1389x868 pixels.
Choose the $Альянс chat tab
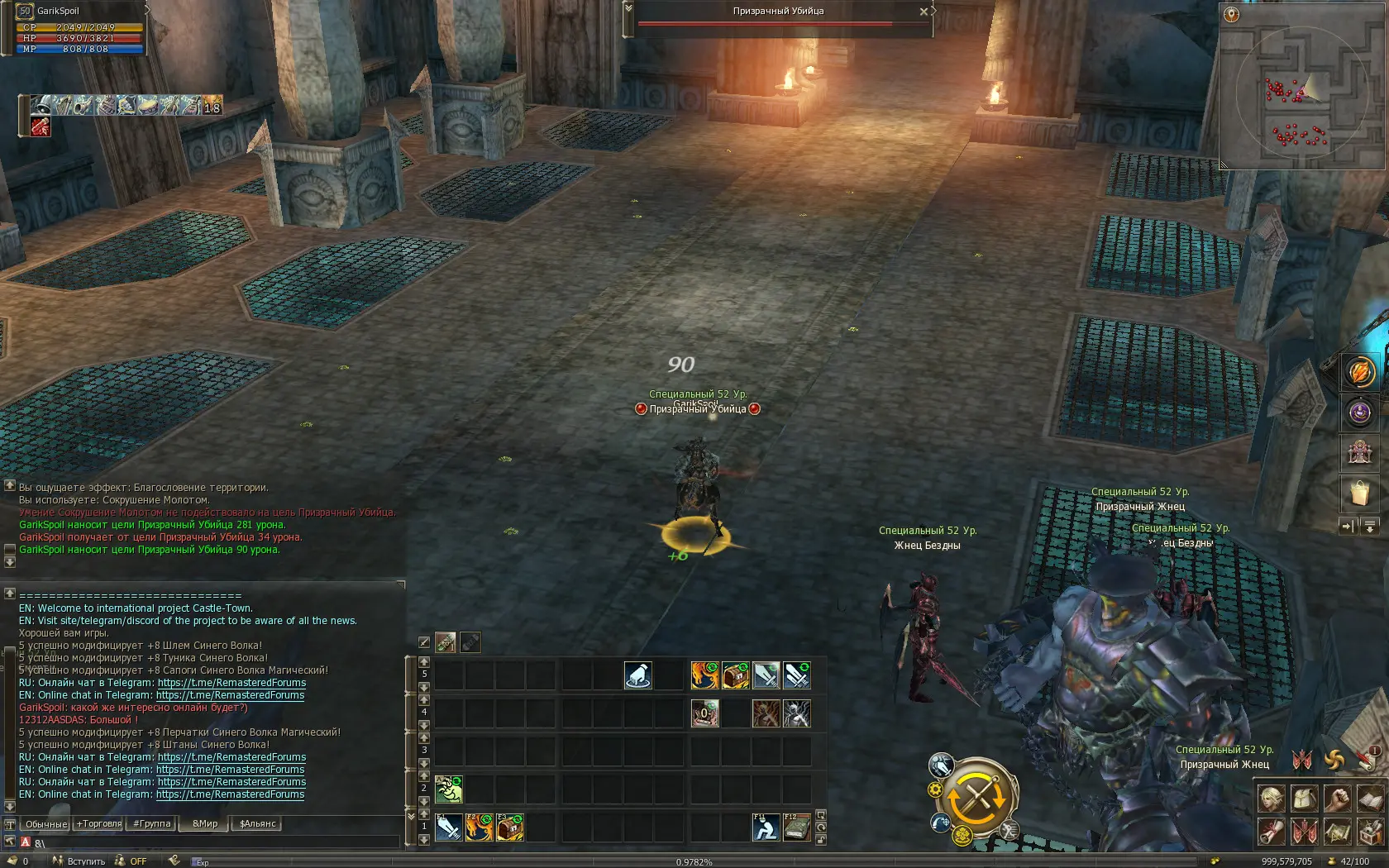257,823
